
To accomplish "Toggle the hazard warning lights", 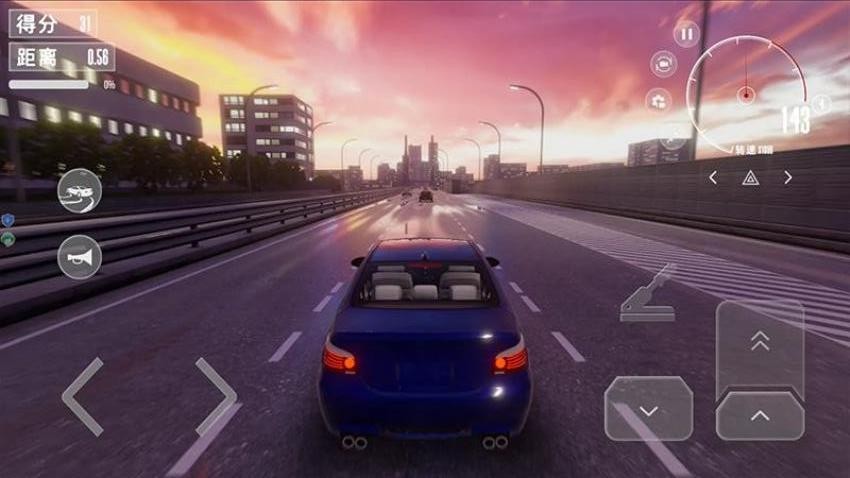I will 750,178.
